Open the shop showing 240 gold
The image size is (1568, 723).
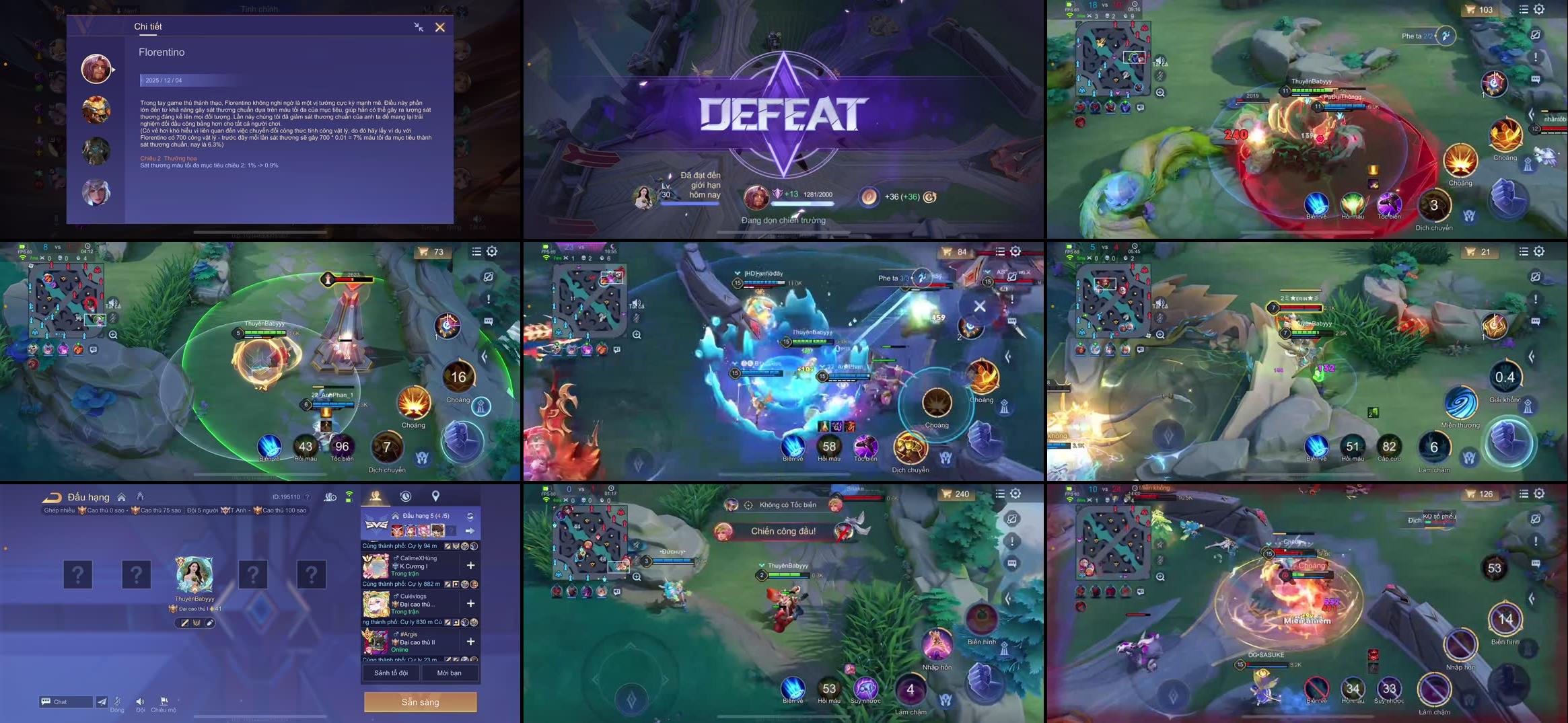(955, 494)
